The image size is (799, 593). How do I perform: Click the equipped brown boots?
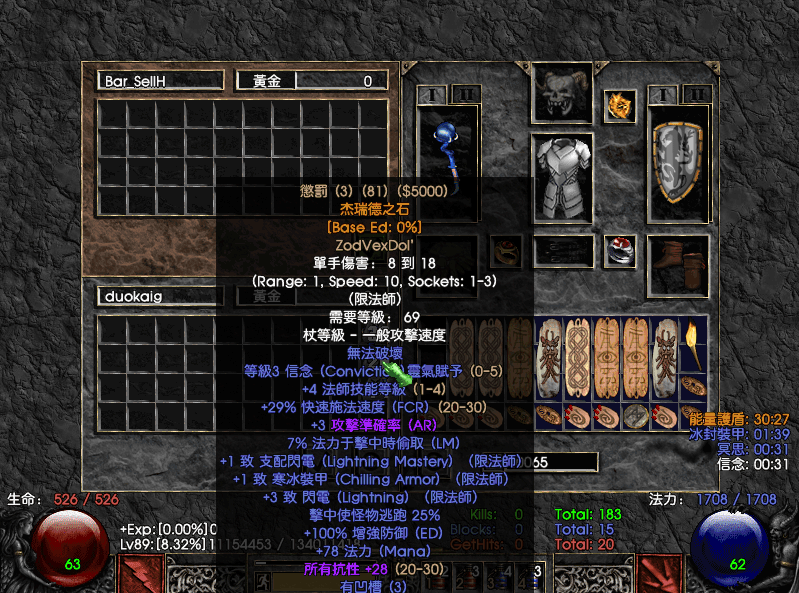(x=679, y=264)
